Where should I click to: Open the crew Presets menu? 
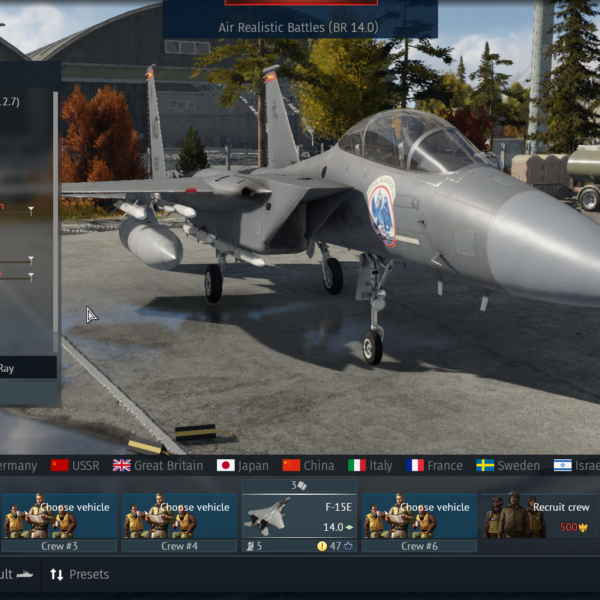(x=79, y=575)
